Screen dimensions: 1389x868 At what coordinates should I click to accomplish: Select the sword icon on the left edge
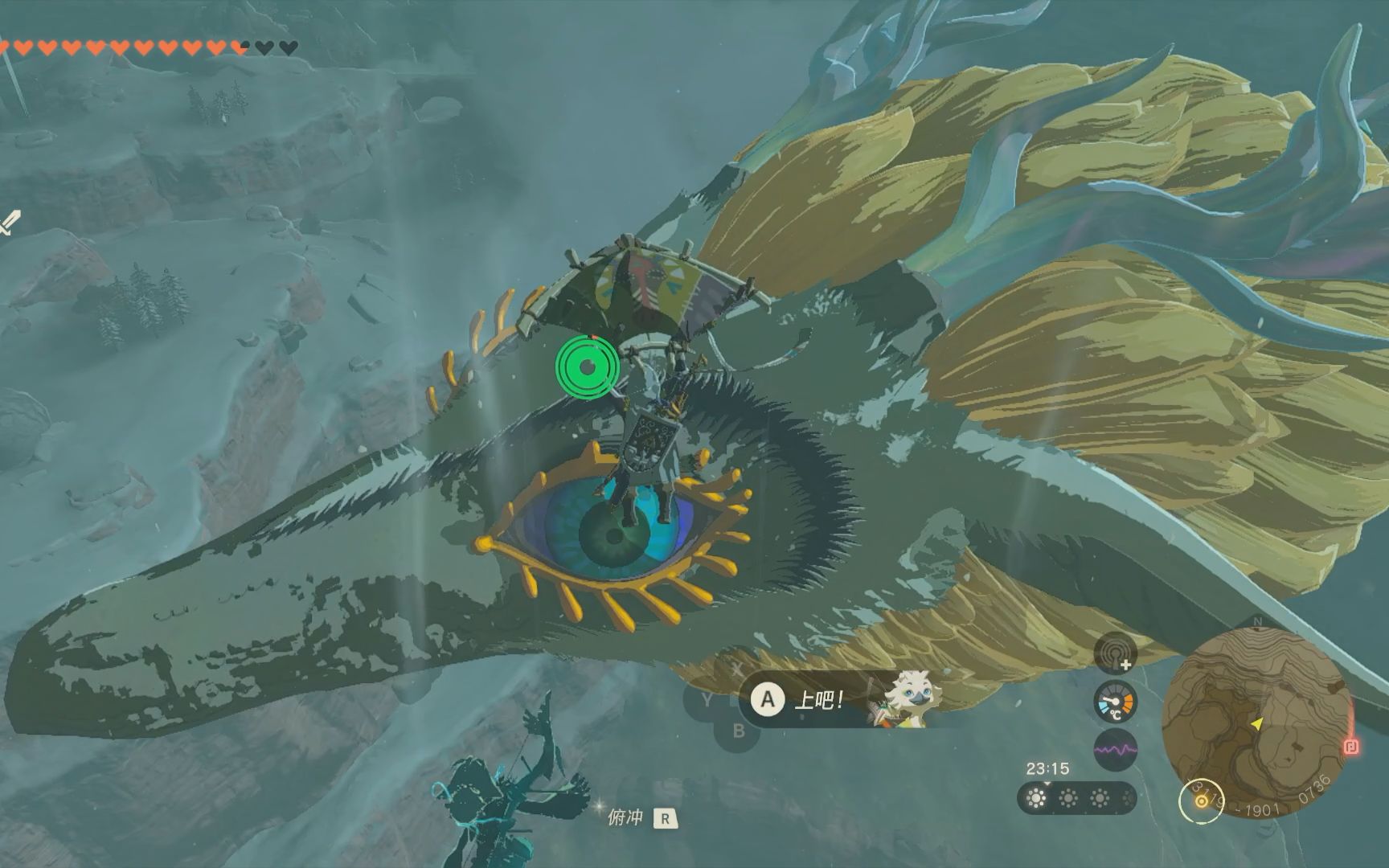pyautogui.click(x=10, y=222)
